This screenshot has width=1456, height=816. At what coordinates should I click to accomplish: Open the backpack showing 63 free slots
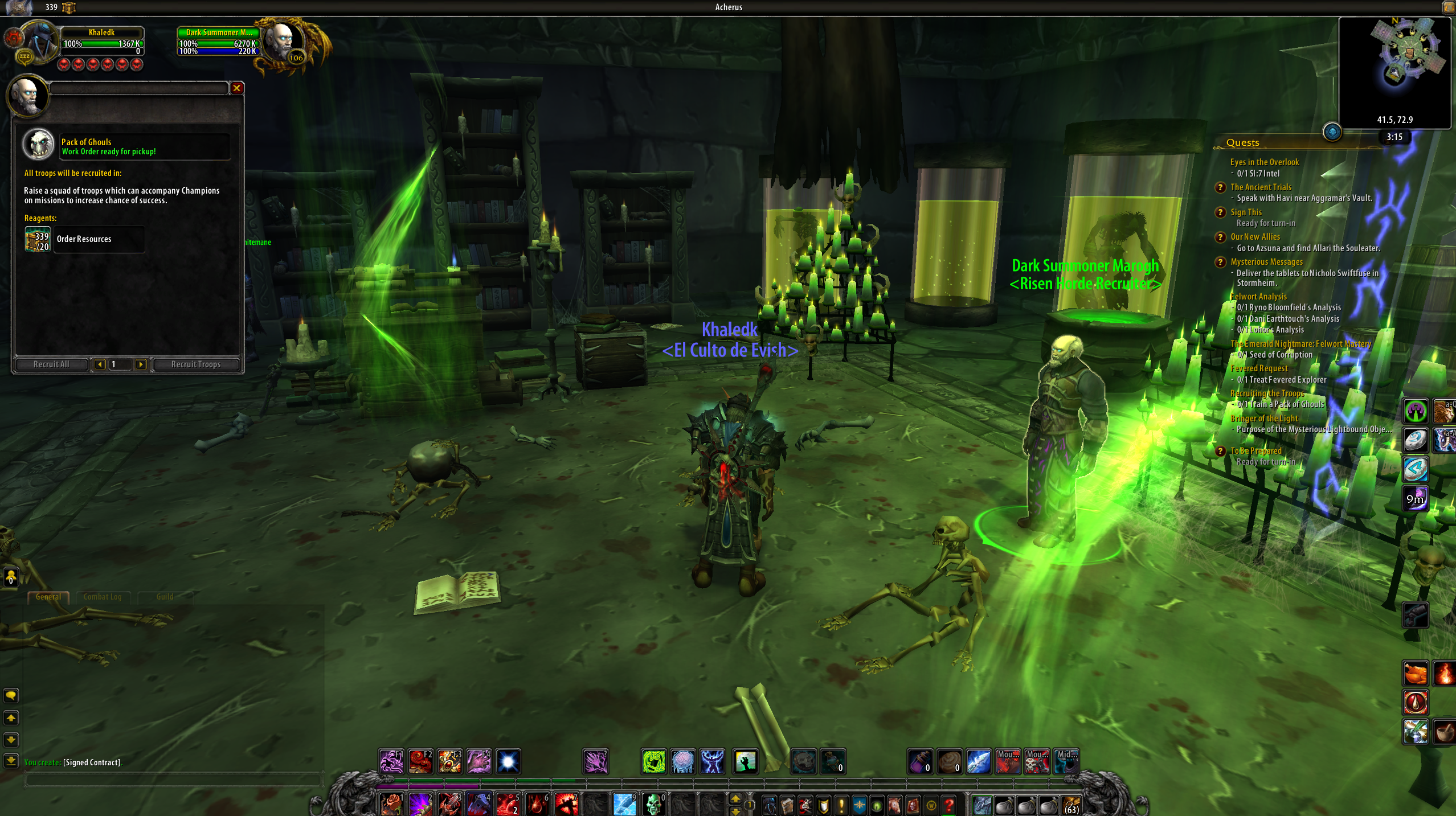pyautogui.click(x=1071, y=805)
